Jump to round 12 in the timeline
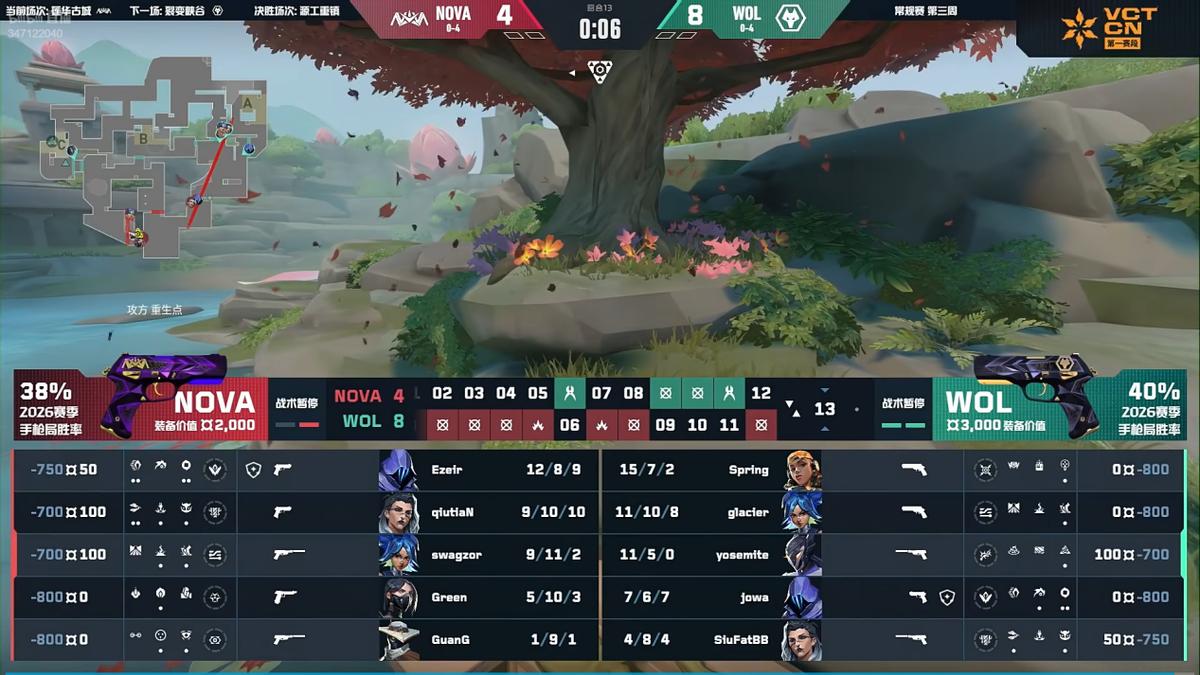 pyautogui.click(x=761, y=393)
